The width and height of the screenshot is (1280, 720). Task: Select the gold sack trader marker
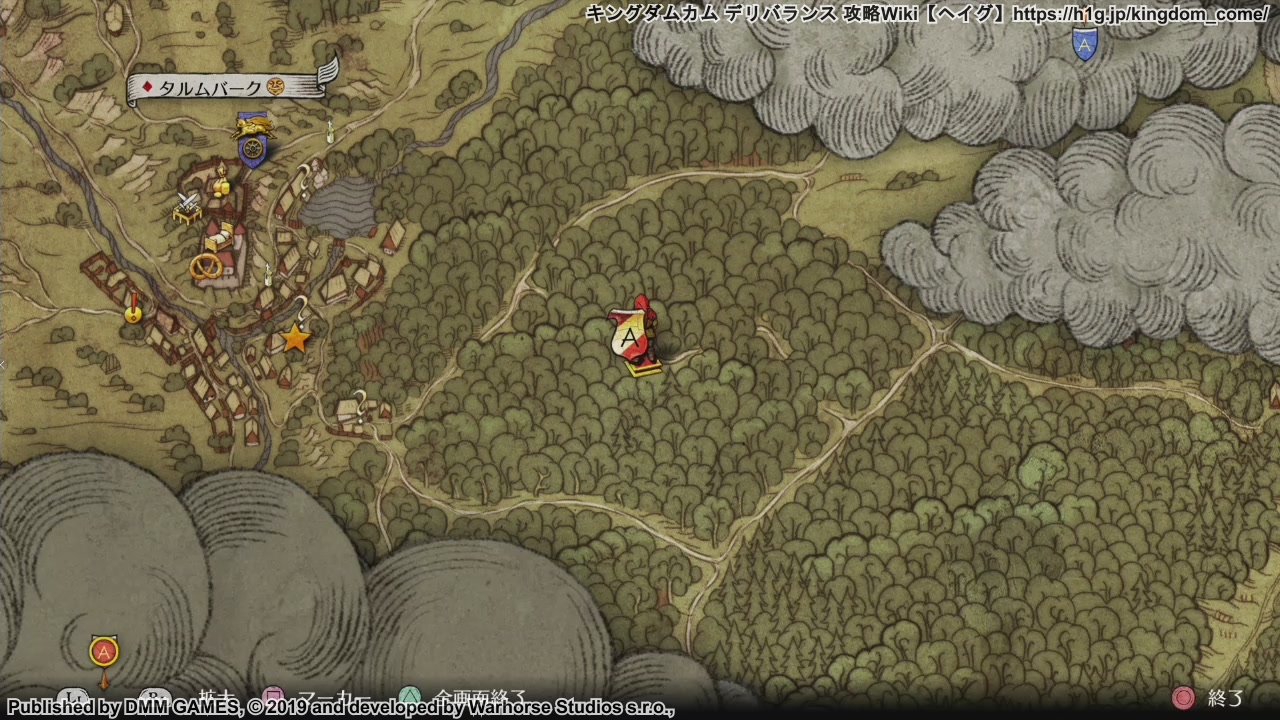pos(222,184)
